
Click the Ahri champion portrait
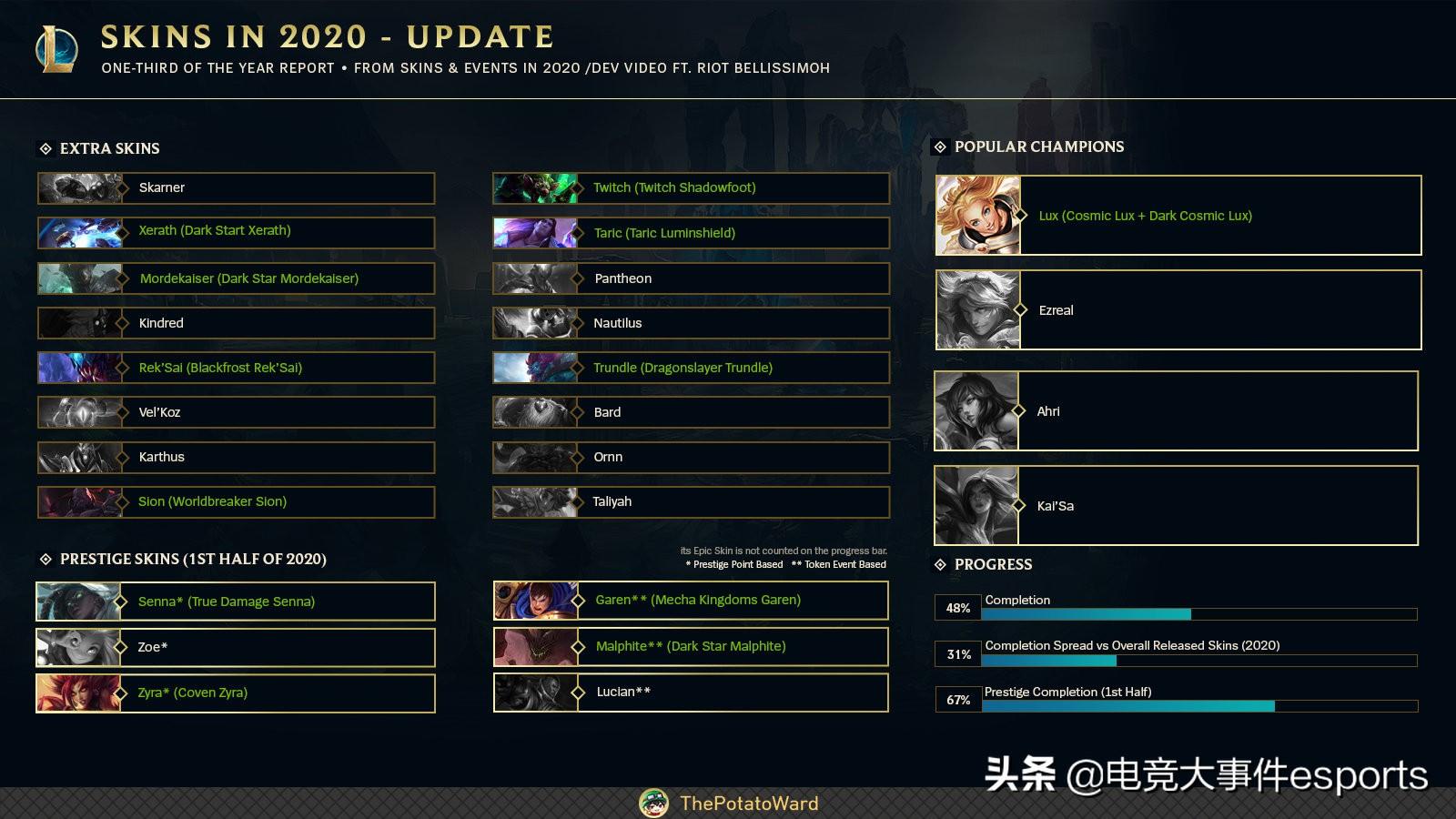pos(976,411)
